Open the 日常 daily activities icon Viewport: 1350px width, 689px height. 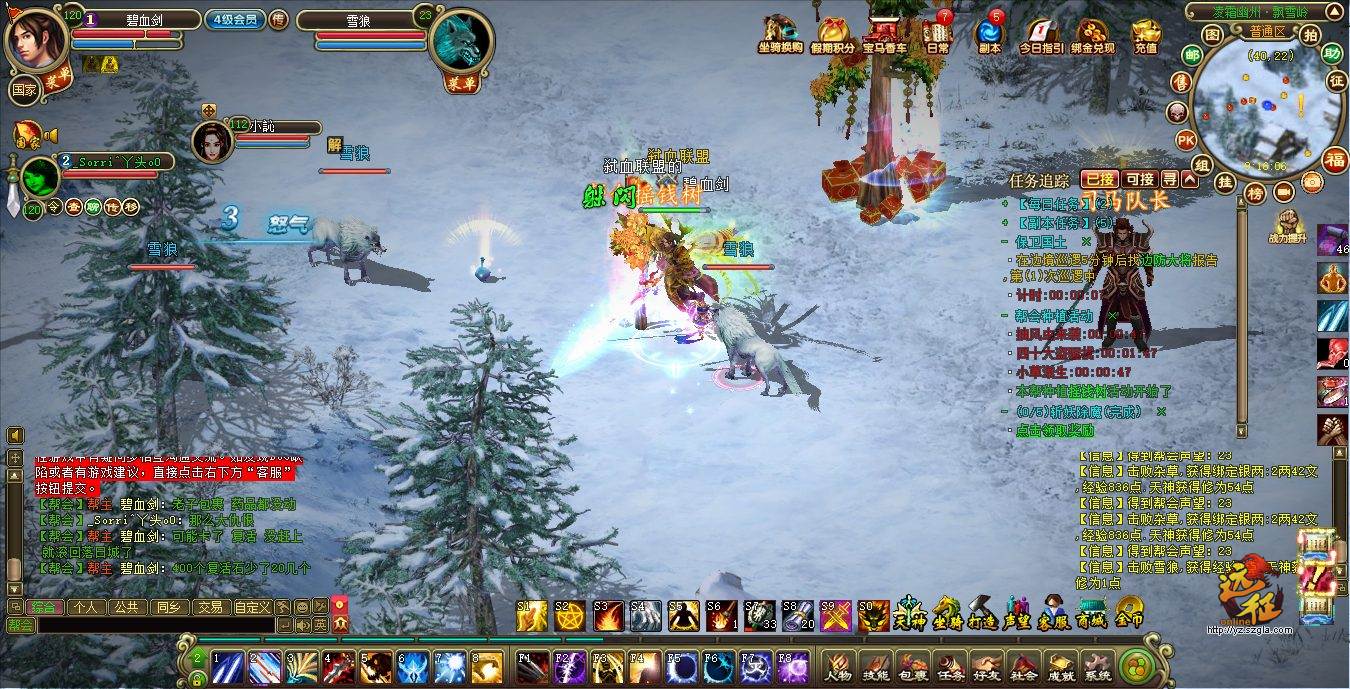[x=937, y=33]
